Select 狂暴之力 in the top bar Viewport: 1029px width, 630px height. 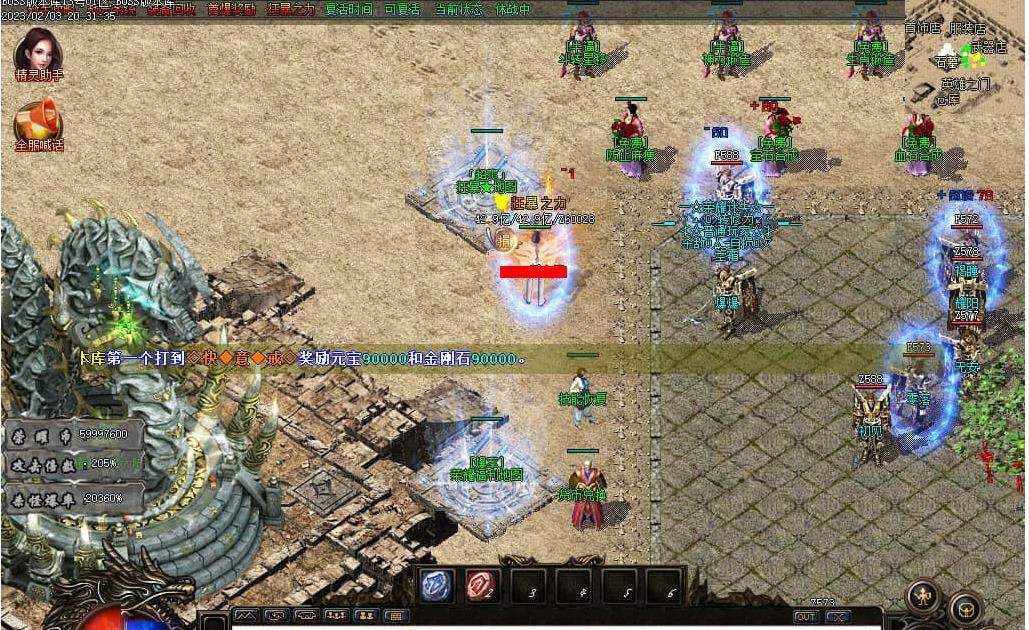tap(291, 9)
